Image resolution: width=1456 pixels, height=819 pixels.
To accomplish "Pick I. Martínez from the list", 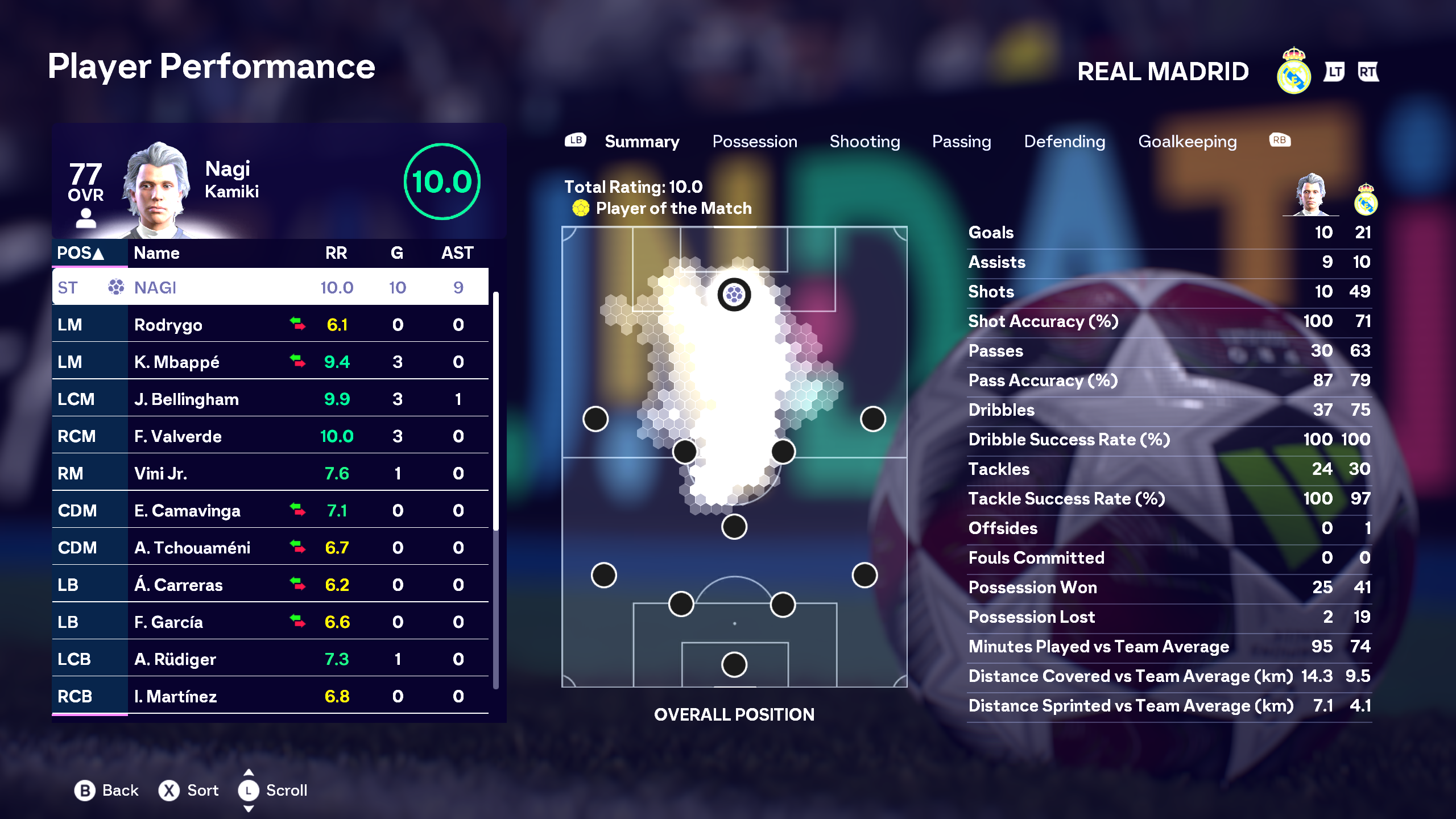I will (270, 696).
